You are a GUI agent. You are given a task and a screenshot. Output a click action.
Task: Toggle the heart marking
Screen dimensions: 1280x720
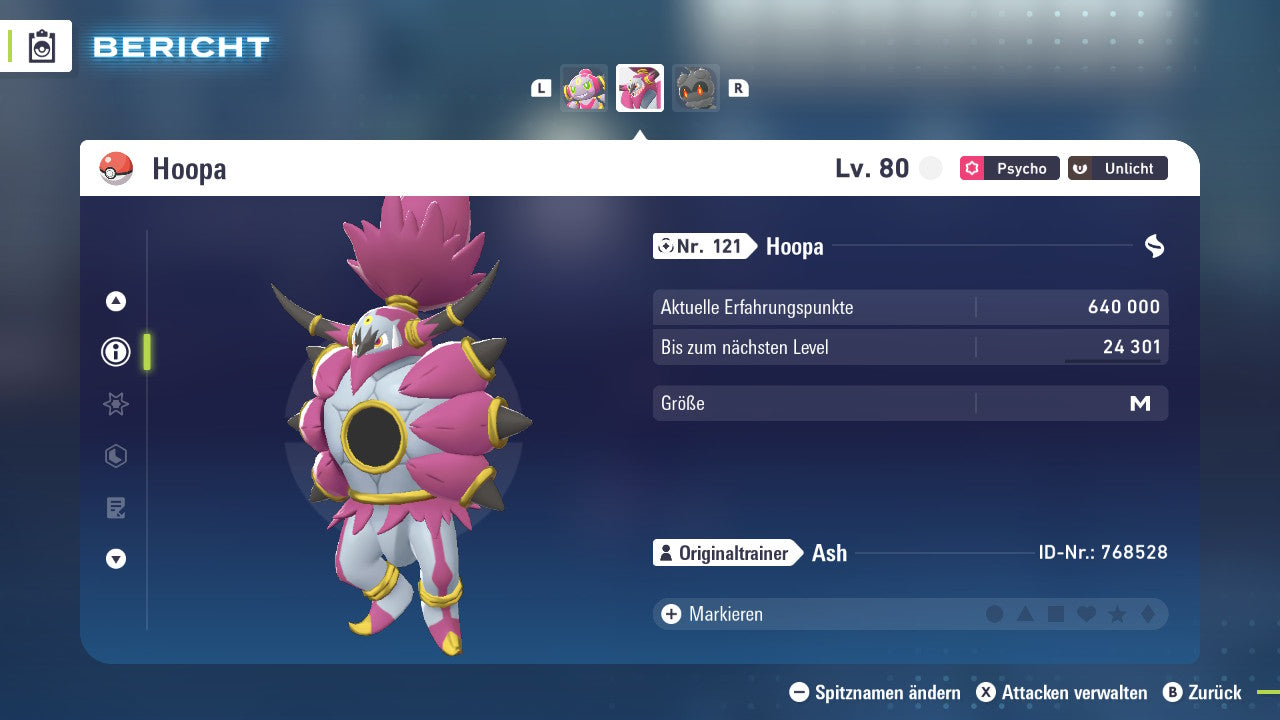pos(1086,614)
